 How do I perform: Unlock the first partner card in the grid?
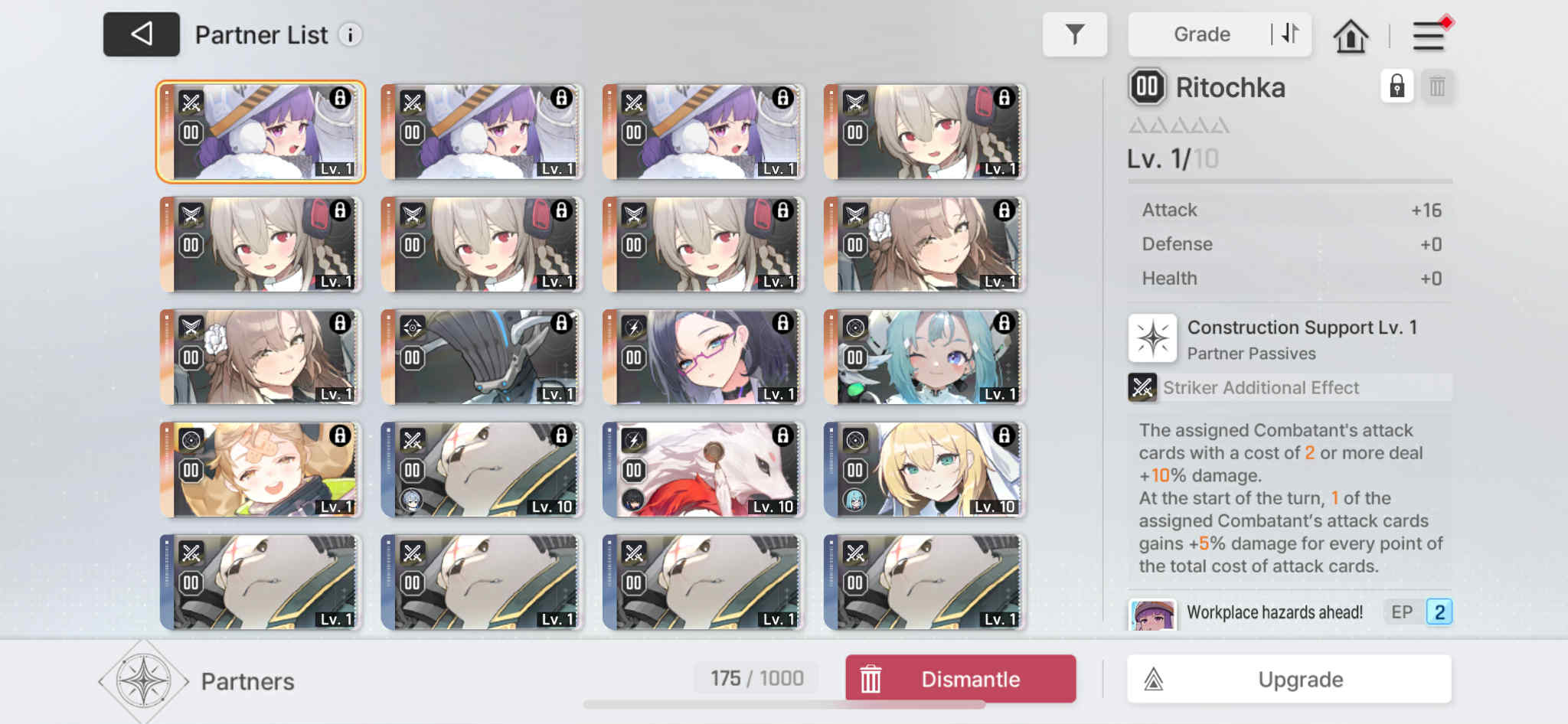[339, 99]
